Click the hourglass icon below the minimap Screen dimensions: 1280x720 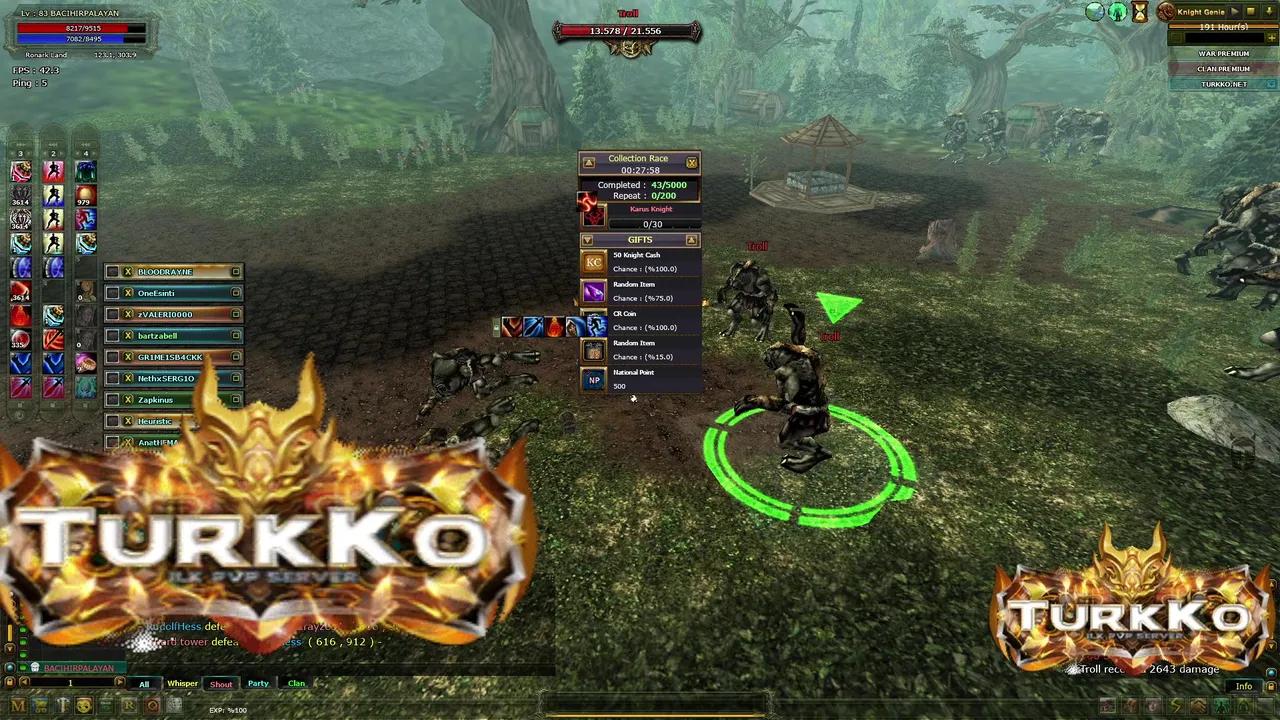[x=1140, y=11]
